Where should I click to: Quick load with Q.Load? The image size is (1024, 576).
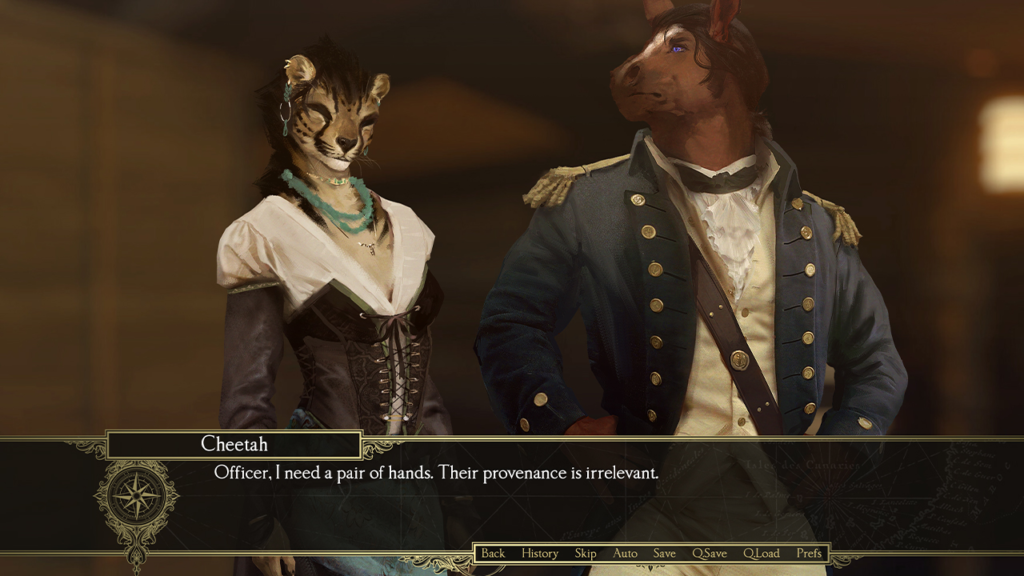pyautogui.click(x=761, y=553)
